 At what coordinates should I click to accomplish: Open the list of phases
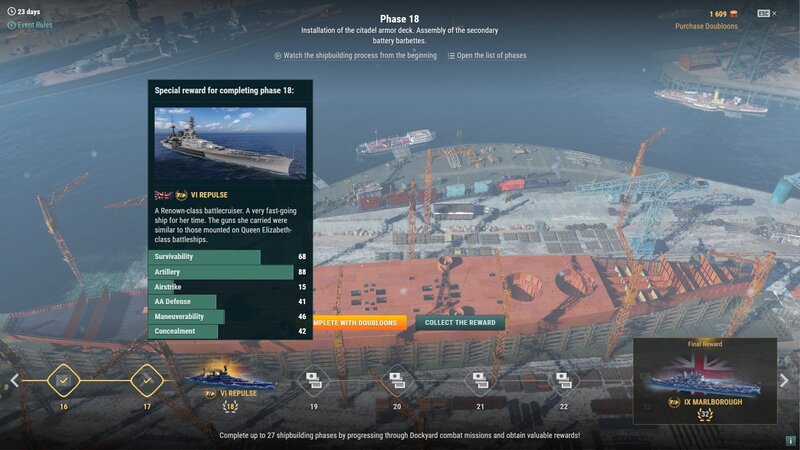tap(487, 56)
